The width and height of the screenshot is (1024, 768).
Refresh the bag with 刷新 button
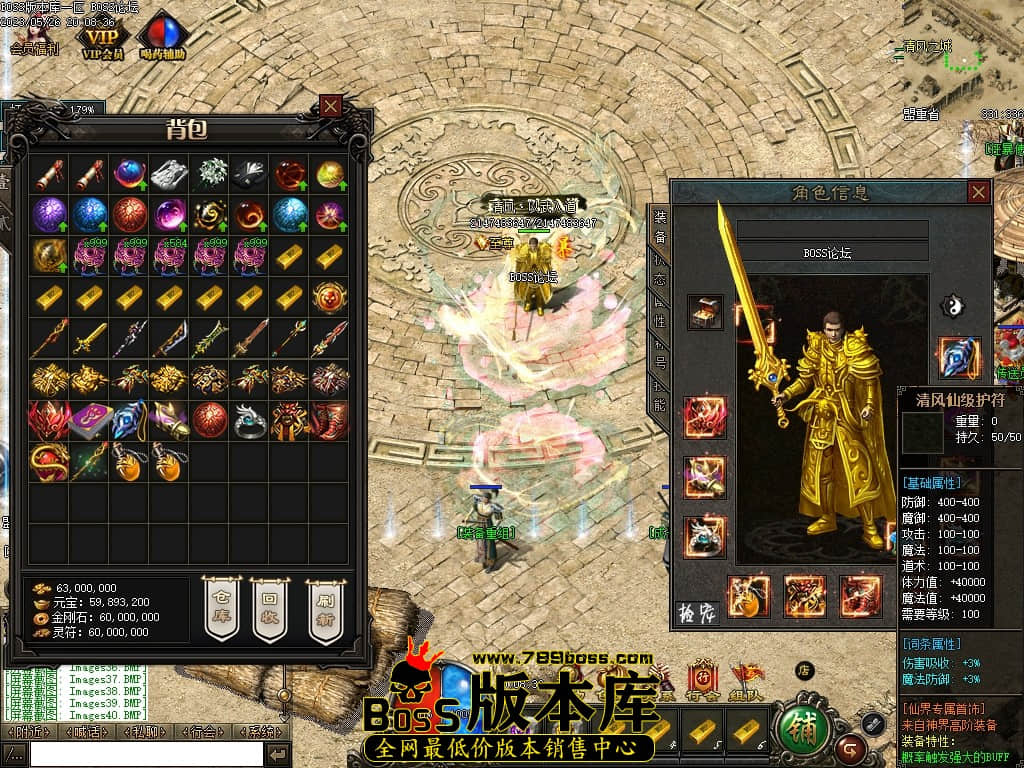[324, 609]
